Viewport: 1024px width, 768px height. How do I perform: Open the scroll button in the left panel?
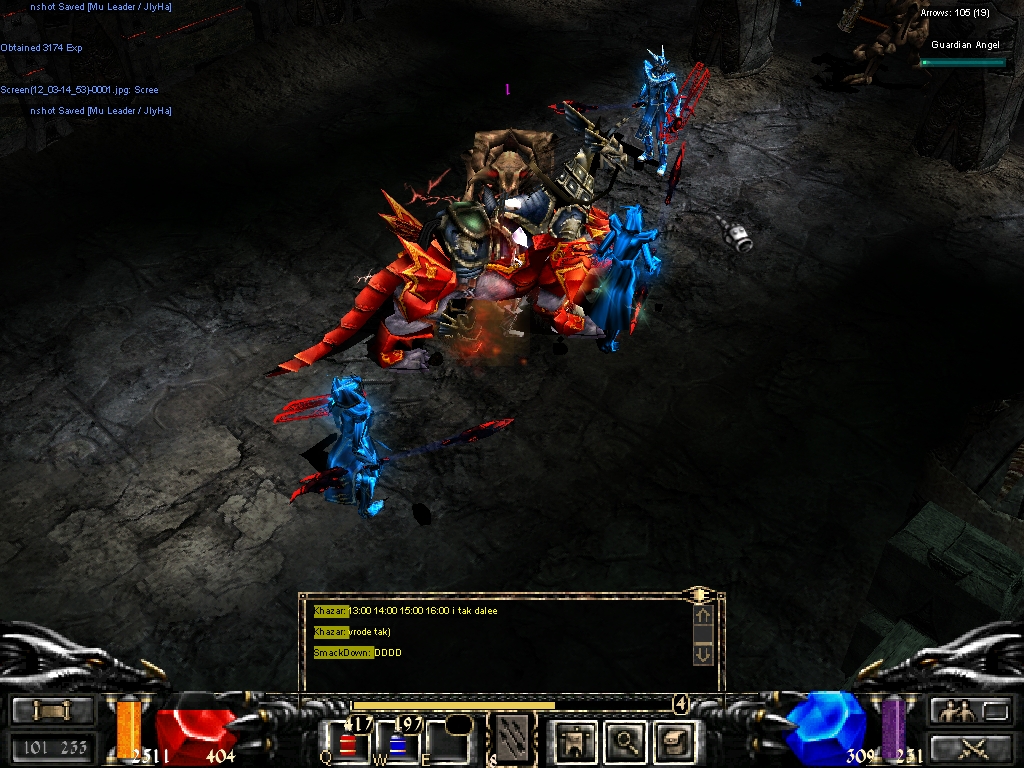coord(51,711)
